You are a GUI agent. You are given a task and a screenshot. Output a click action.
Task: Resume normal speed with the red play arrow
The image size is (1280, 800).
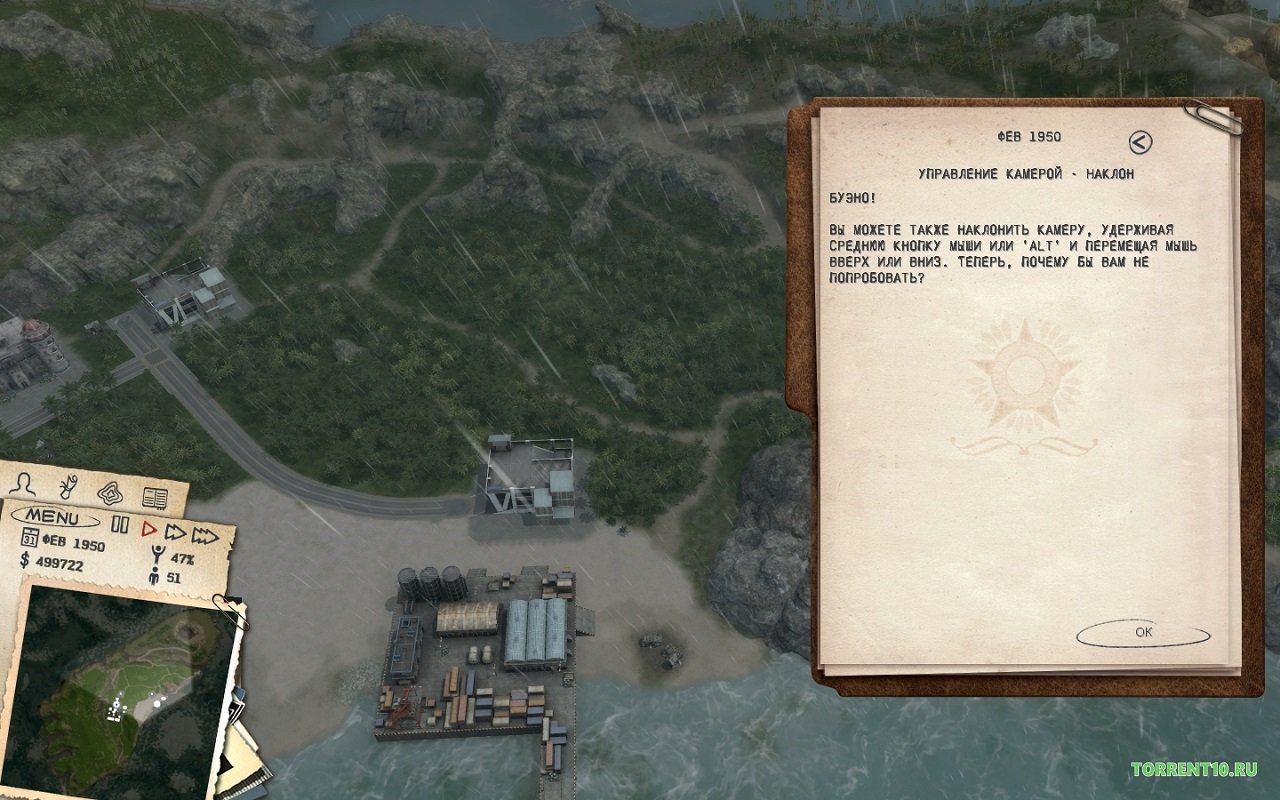point(149,527)
